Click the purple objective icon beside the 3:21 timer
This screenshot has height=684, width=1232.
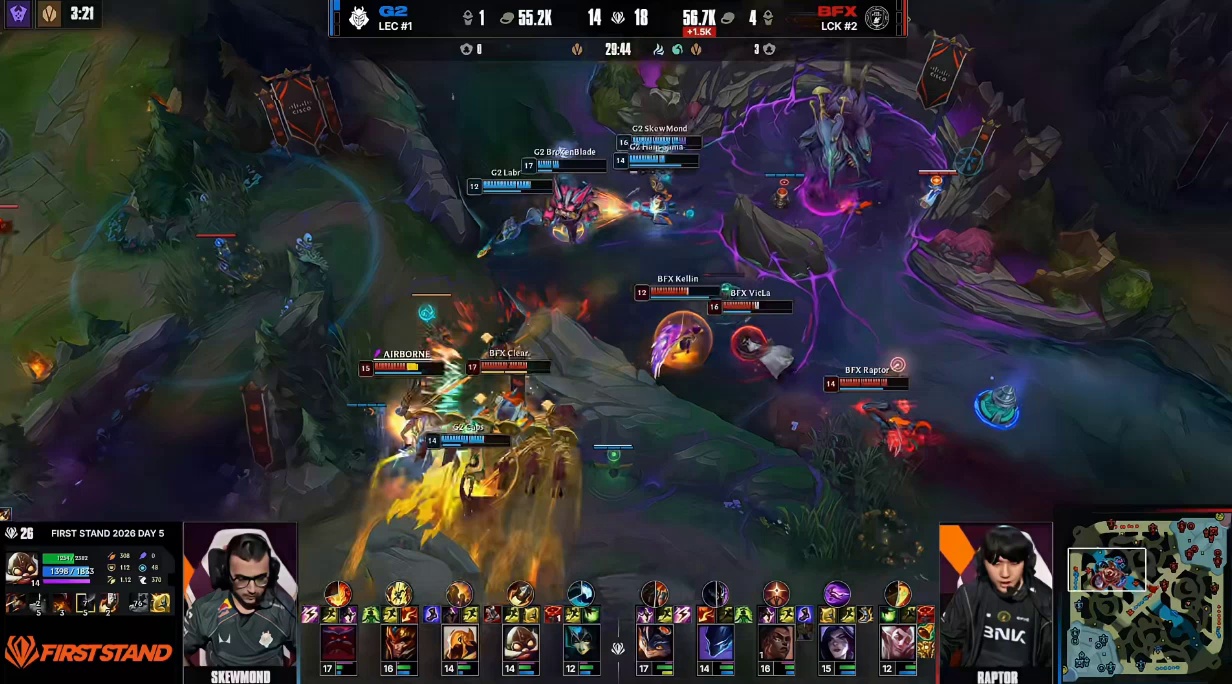(x=18, y=14)
